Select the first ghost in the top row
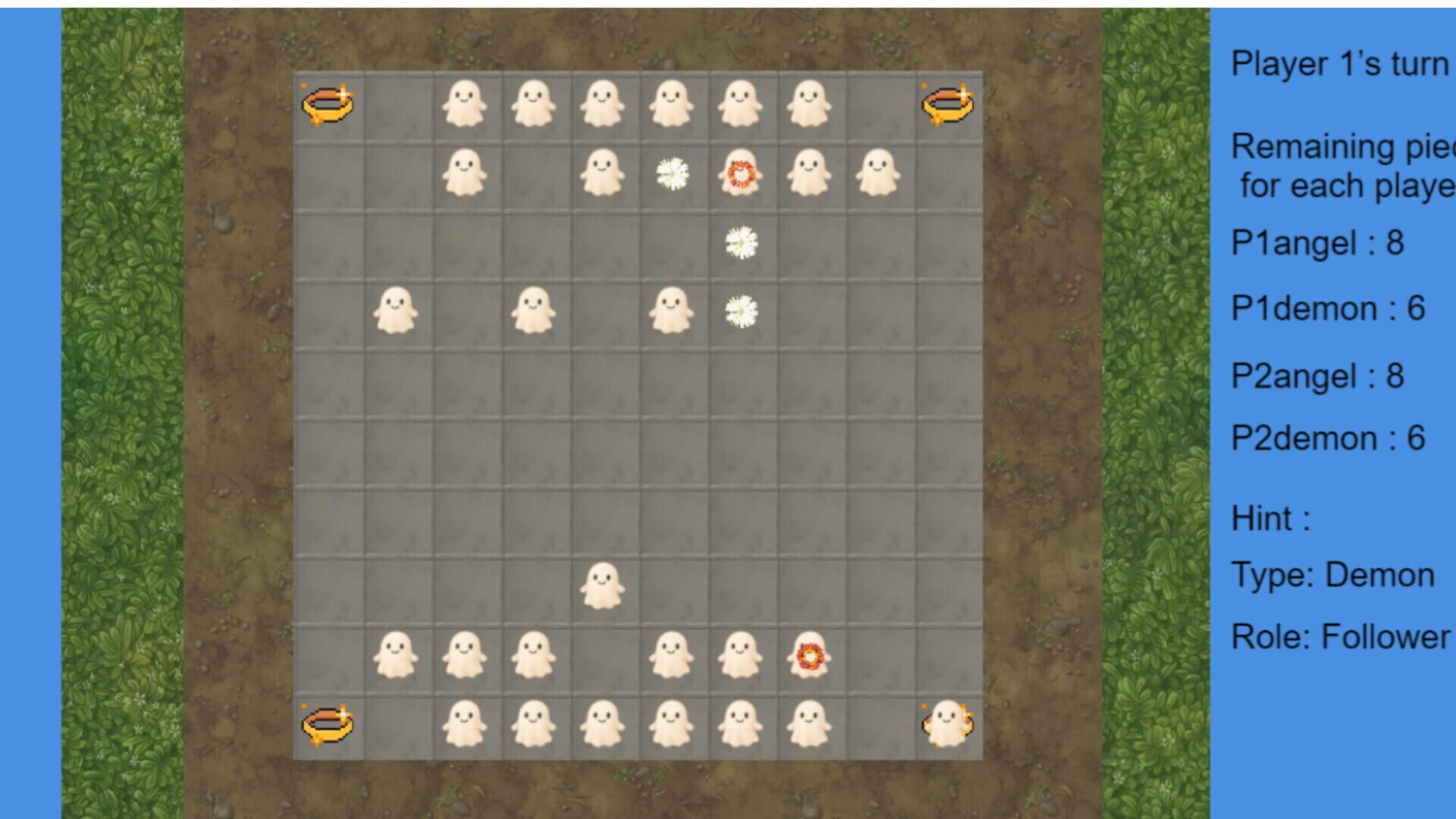1456x819 pixels. coord(464,102)
